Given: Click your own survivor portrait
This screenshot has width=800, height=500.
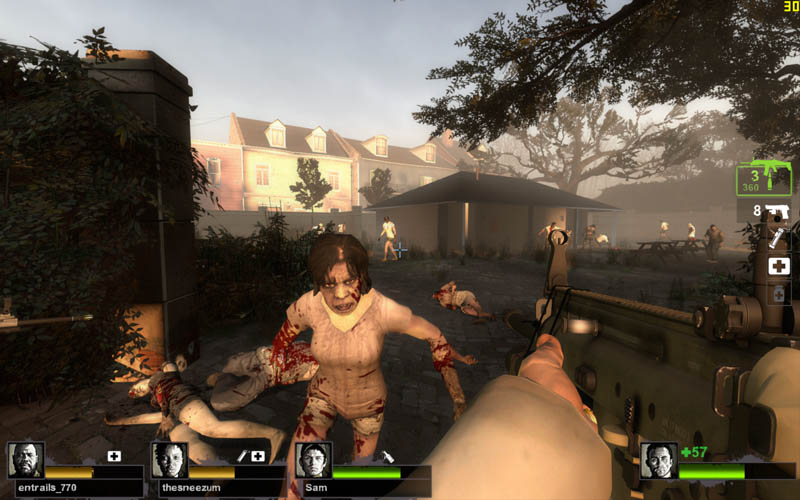Looking at the screenshot, I should coord(658,460).
